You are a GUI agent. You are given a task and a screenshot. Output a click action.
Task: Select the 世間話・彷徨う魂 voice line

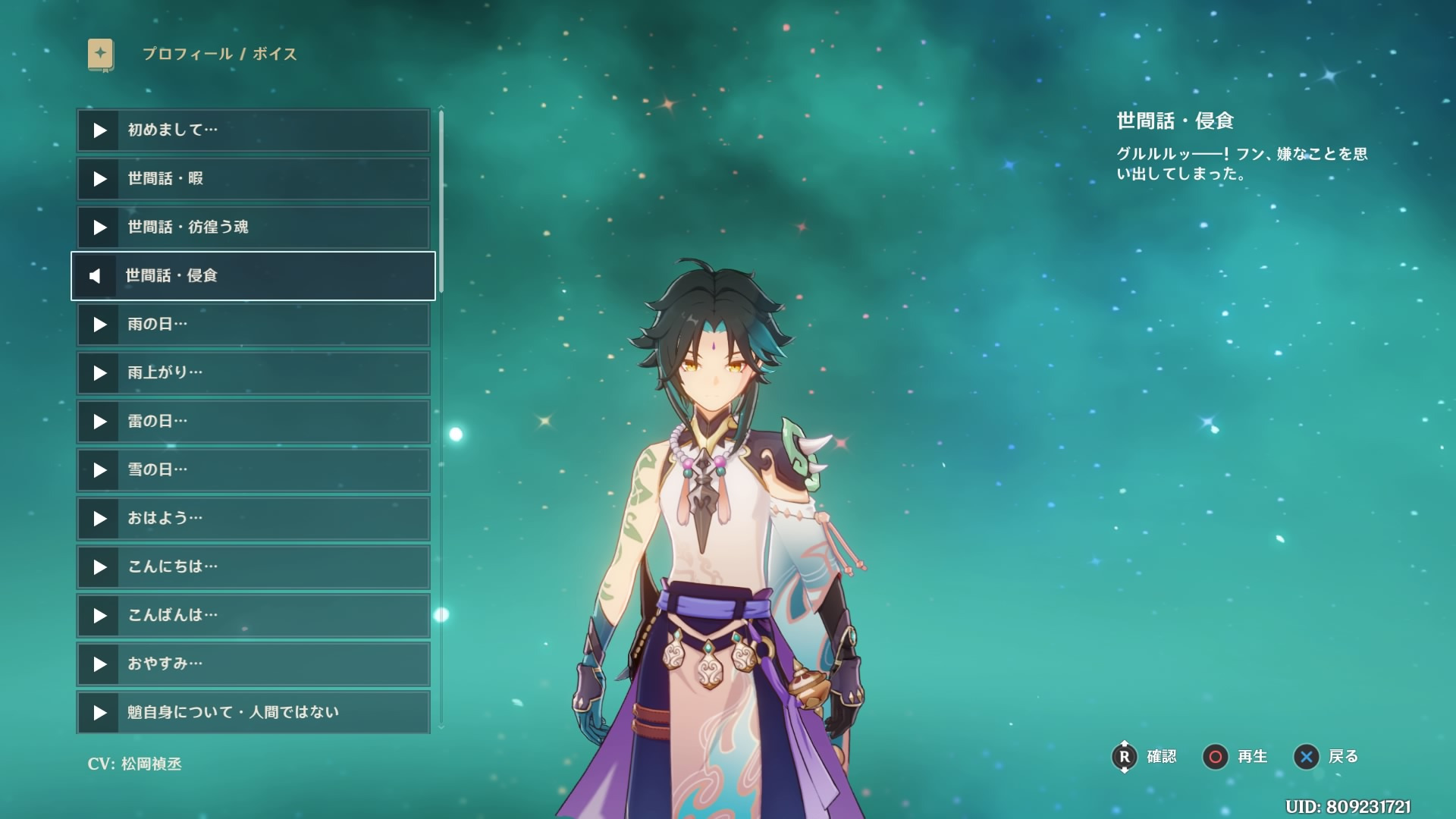click(253, 227)
